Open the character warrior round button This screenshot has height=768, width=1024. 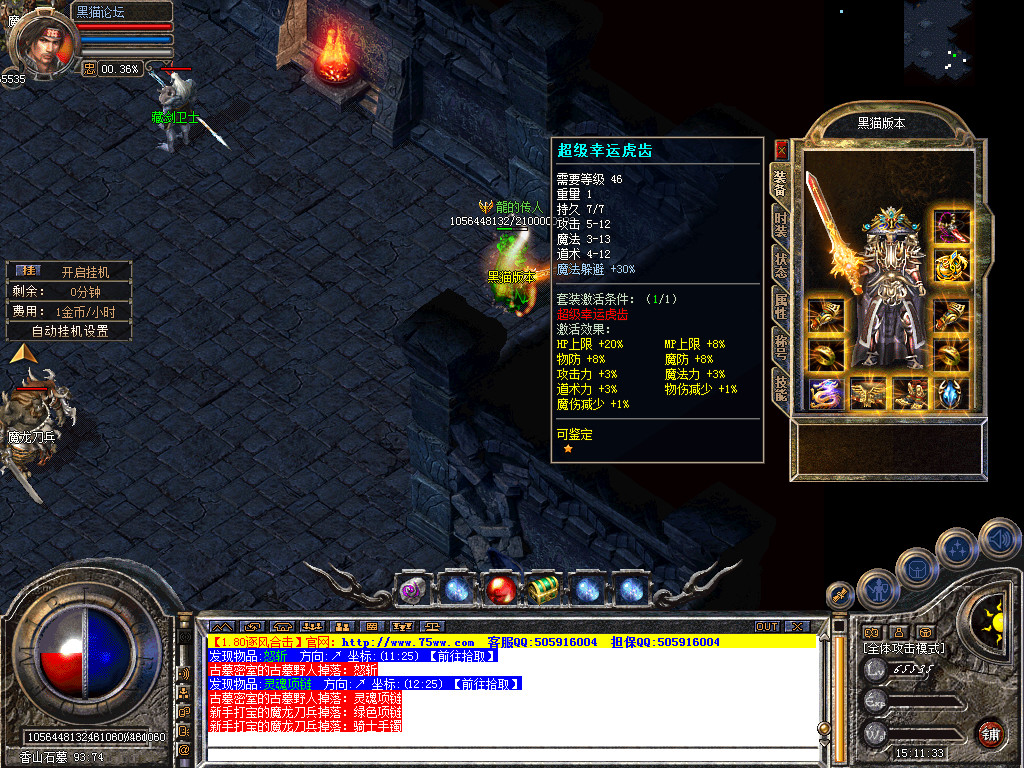[877, 590]
